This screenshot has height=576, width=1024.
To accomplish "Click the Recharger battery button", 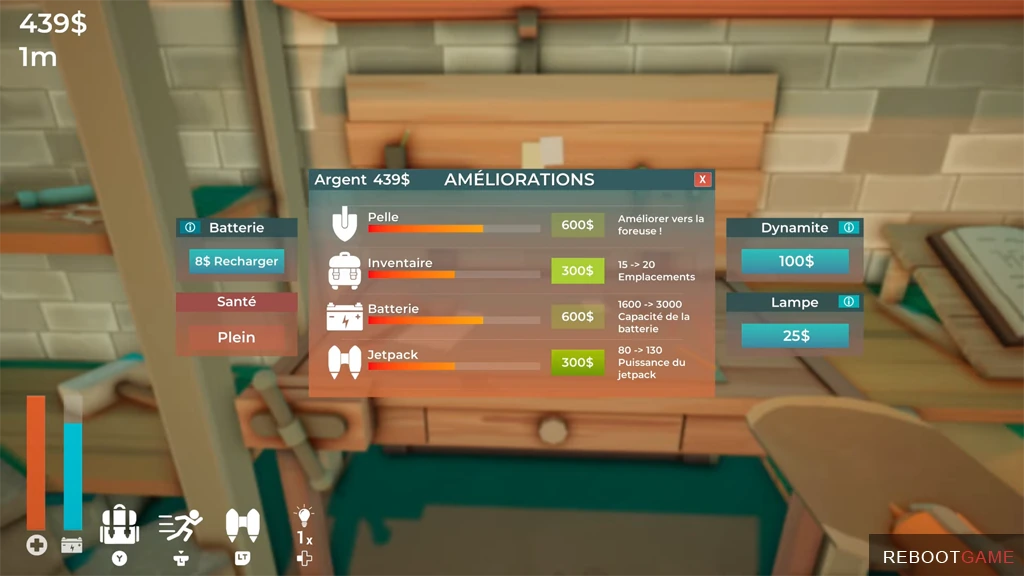I will [x=236, y=261].
